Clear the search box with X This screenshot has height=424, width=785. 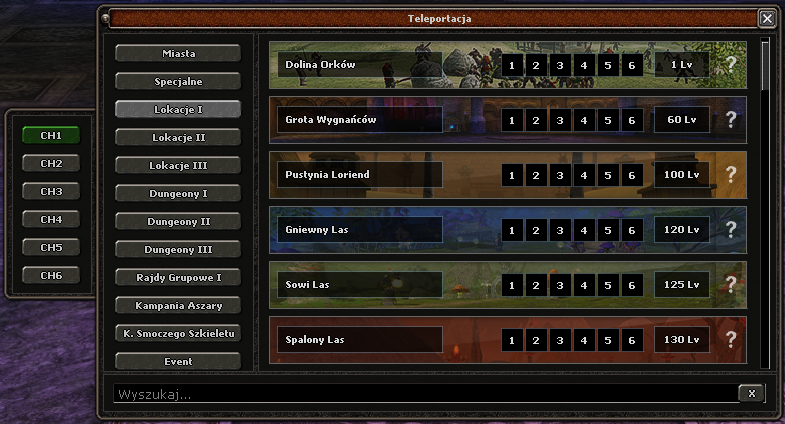click(x=751, y=393)
